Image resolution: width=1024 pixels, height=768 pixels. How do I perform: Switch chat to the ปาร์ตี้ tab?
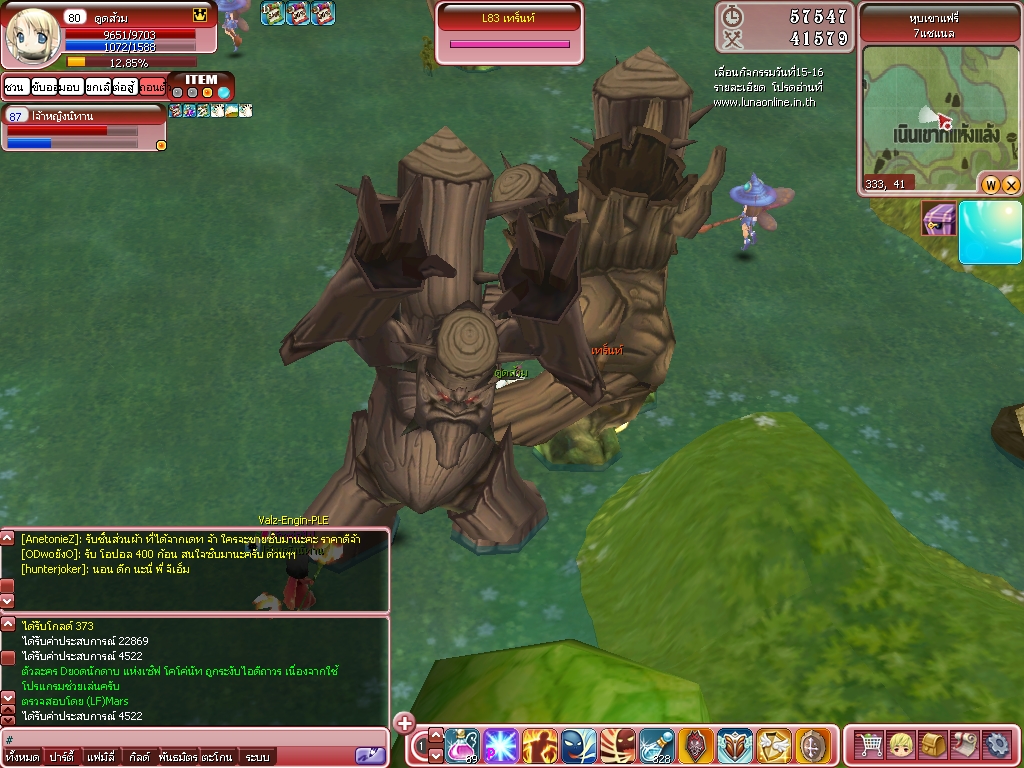[64, 757]
